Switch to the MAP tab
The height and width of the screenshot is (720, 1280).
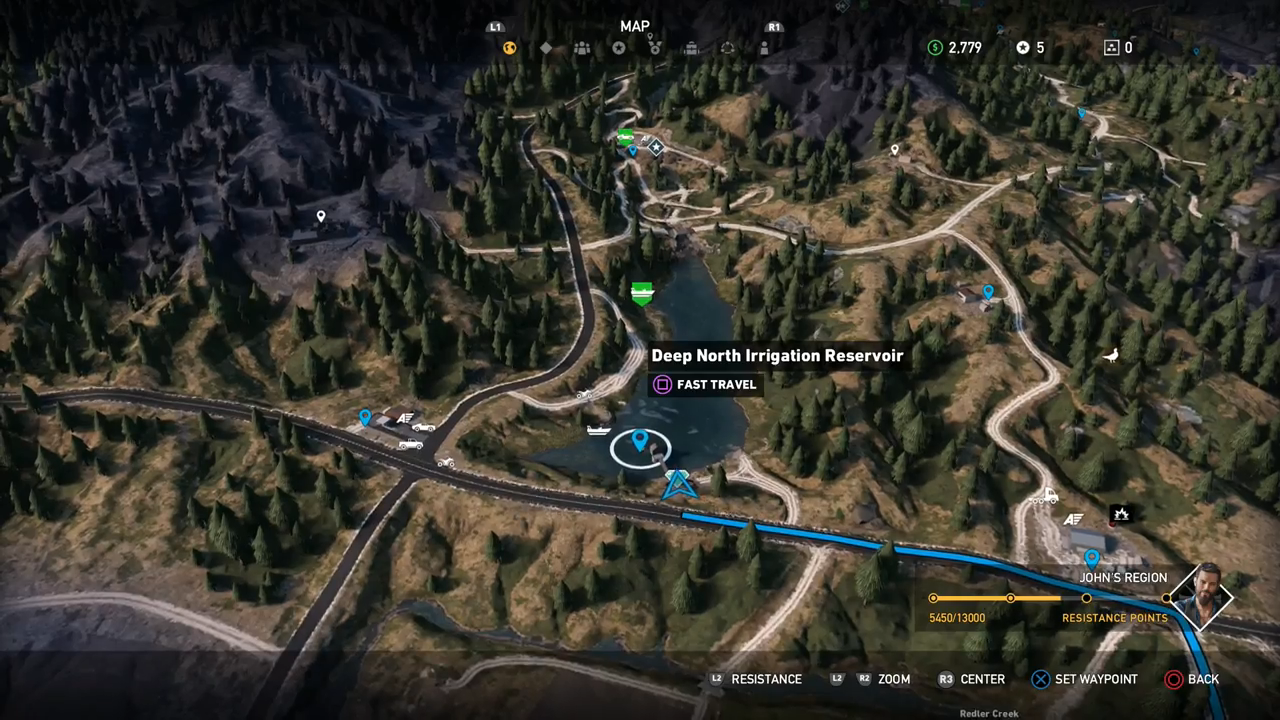pos(635,26)
